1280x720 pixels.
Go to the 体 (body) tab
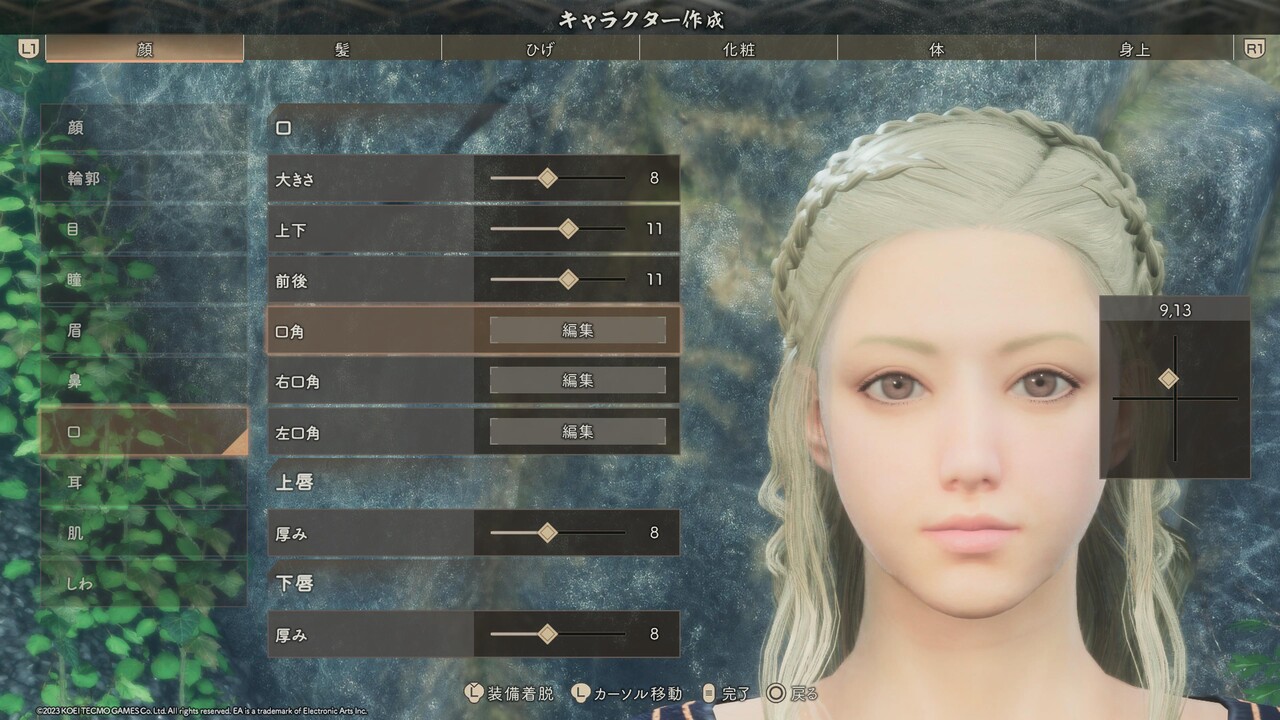coord(936,49)
